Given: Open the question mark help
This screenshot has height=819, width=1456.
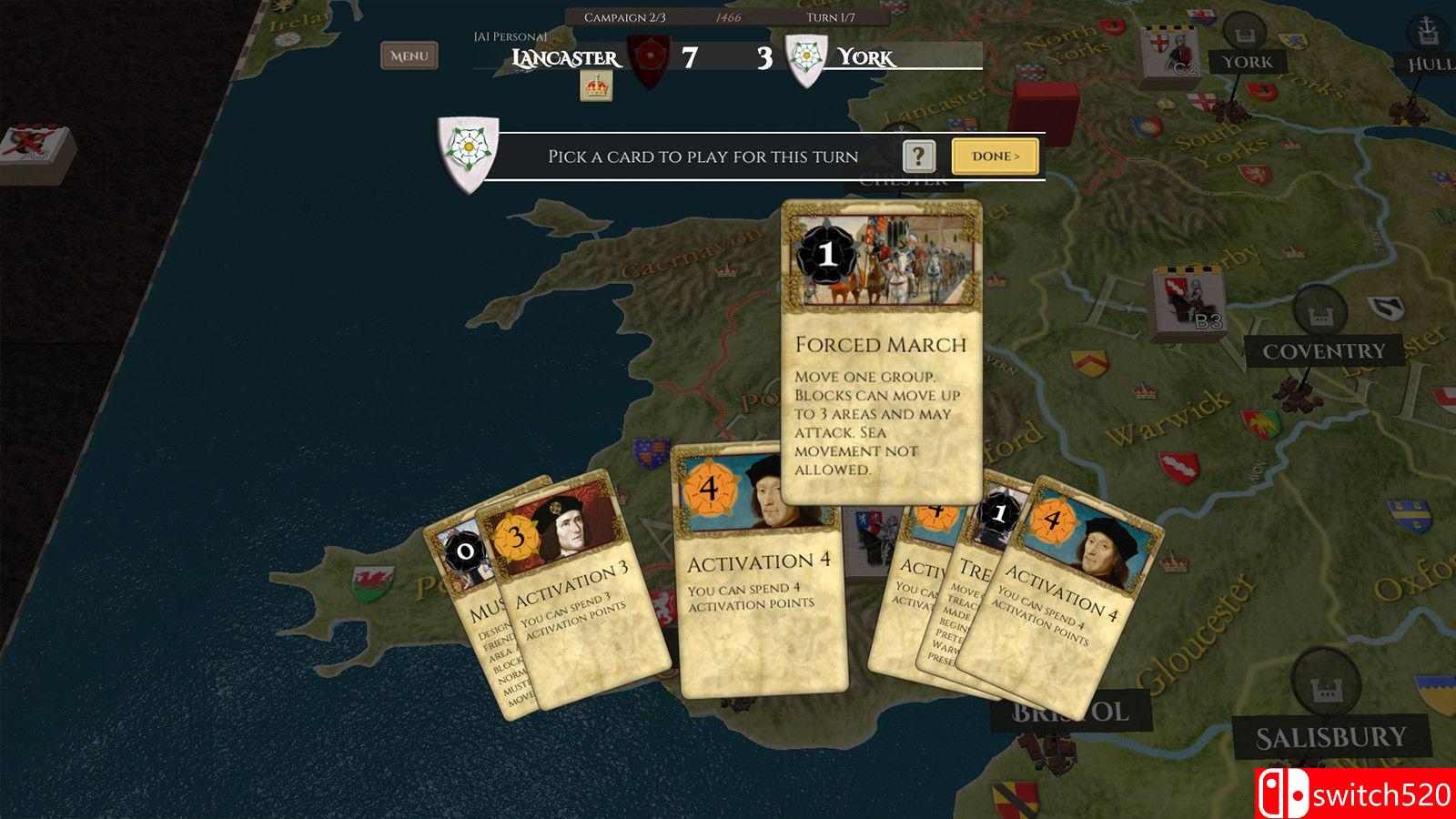Looking at the screenshot, I should pos(919,157).
